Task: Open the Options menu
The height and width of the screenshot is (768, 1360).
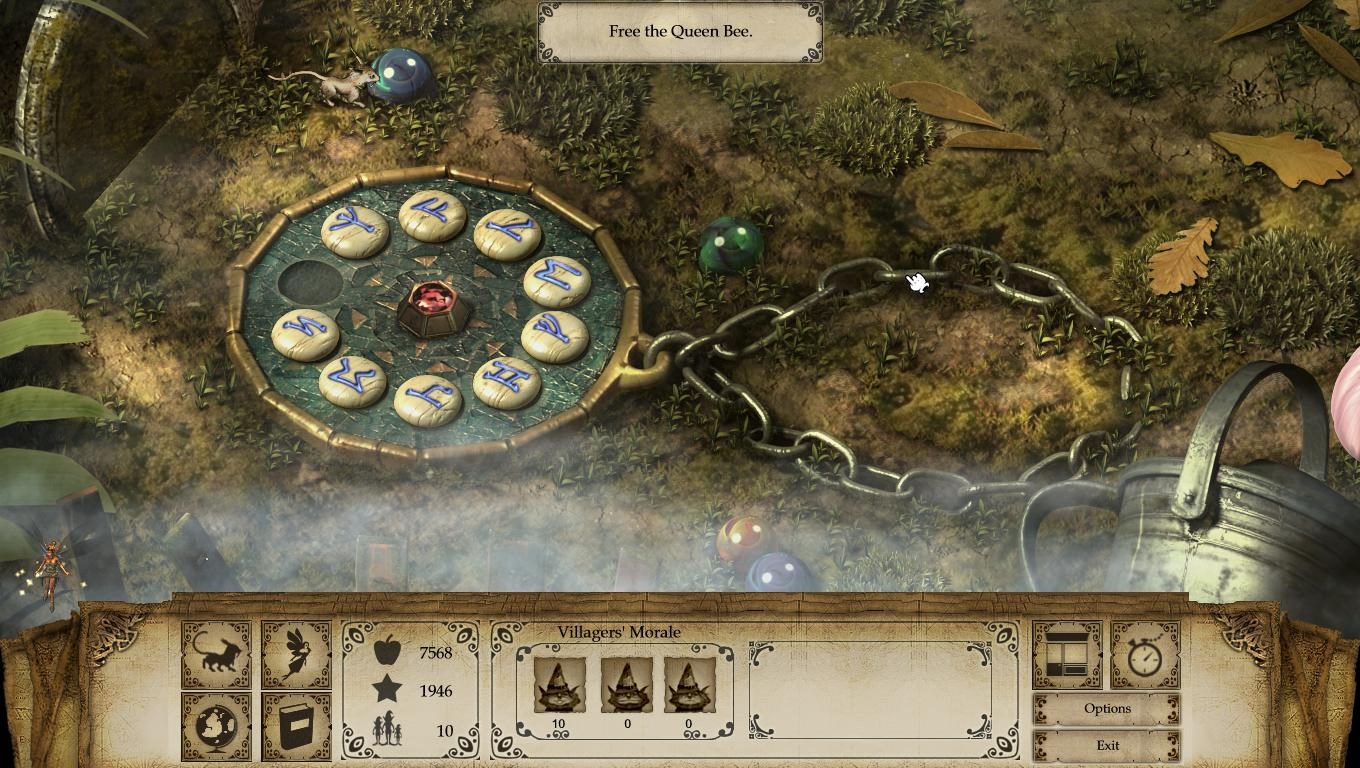Action: pos(1107,709)
